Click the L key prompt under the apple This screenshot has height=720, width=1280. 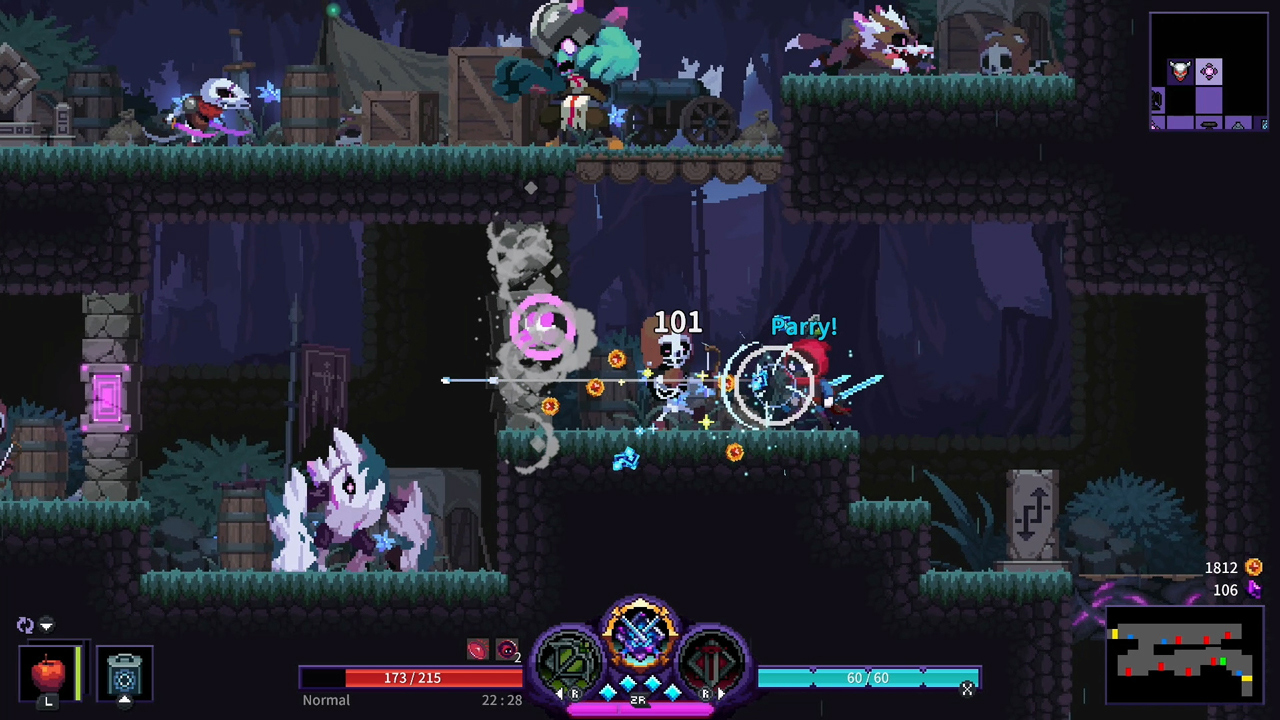[48, 702]
